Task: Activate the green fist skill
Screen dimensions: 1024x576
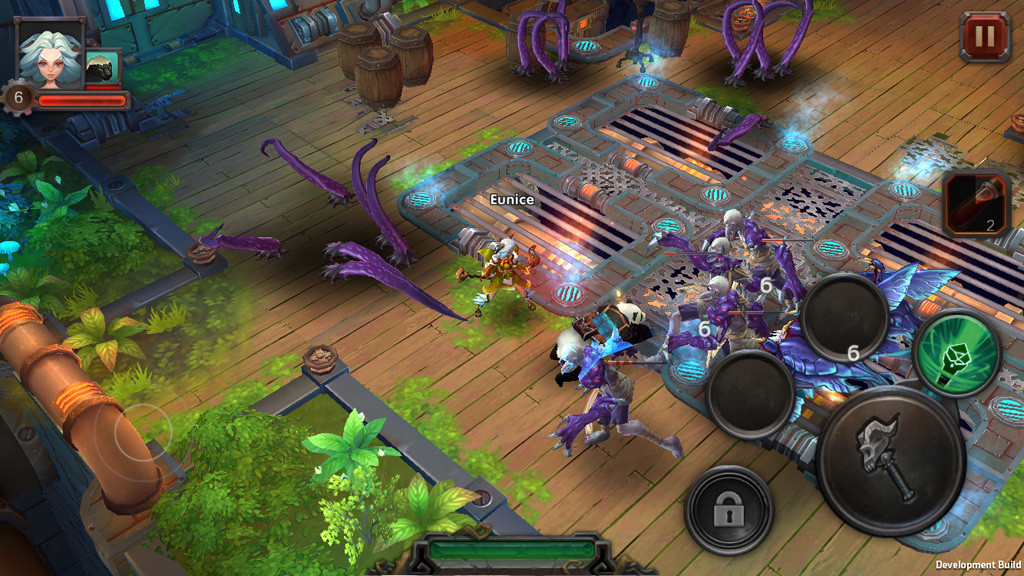Action: (958, 352)
